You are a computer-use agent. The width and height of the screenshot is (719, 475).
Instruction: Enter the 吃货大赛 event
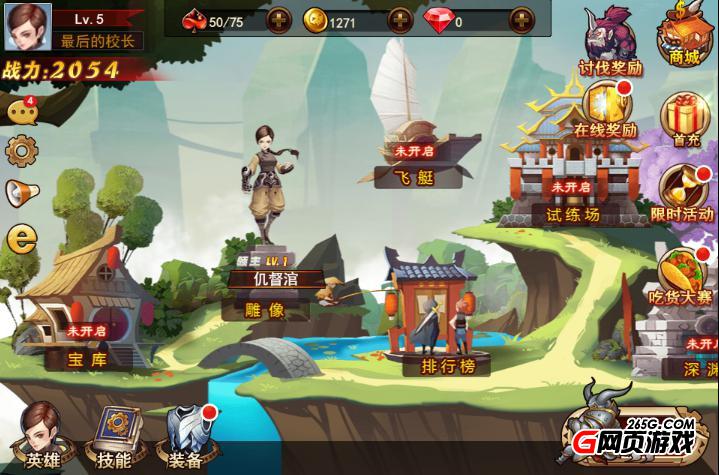(684, 275)
